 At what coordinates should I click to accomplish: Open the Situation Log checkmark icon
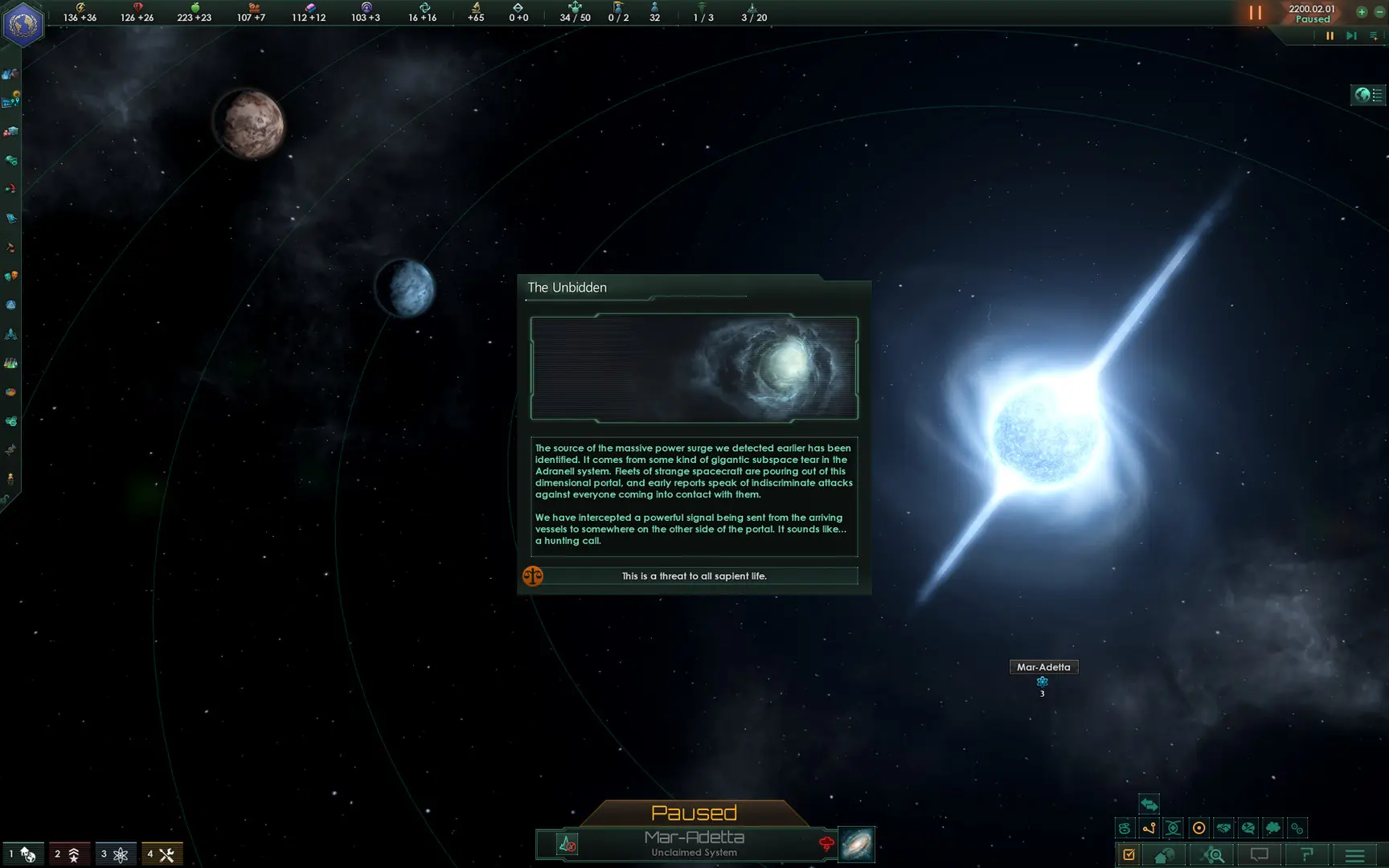point(1129,855)
